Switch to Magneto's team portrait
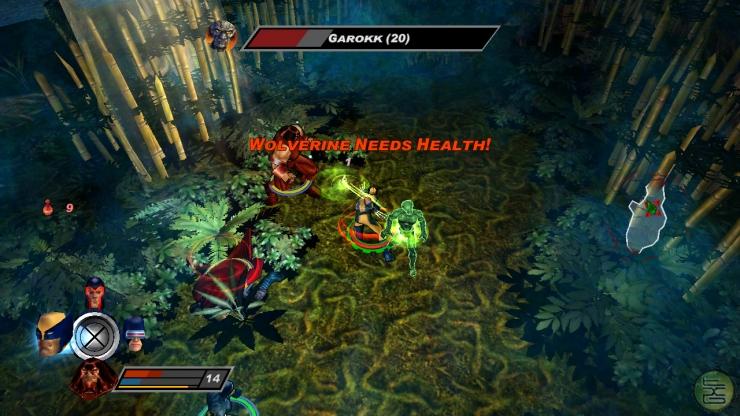The width and height of the screenshot is (740, 416). [x=95, y=293]
